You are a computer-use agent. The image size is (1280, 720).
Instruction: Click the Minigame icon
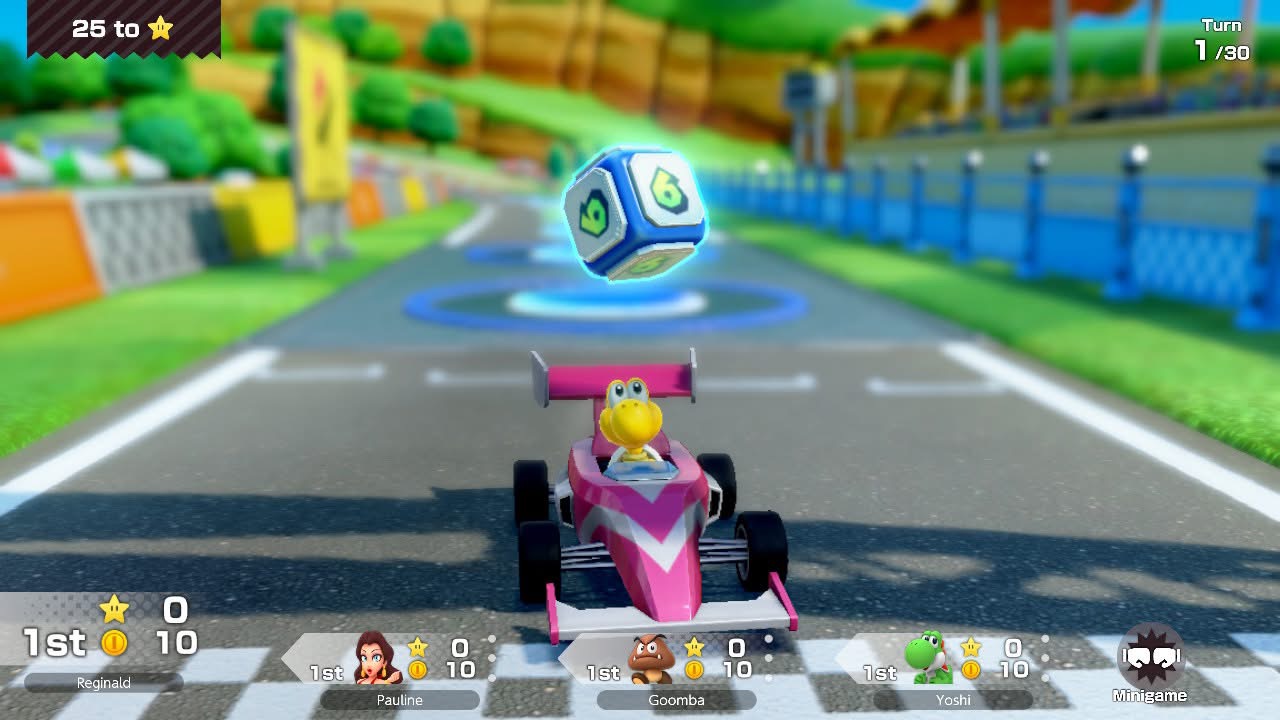tap(1150, 660)
